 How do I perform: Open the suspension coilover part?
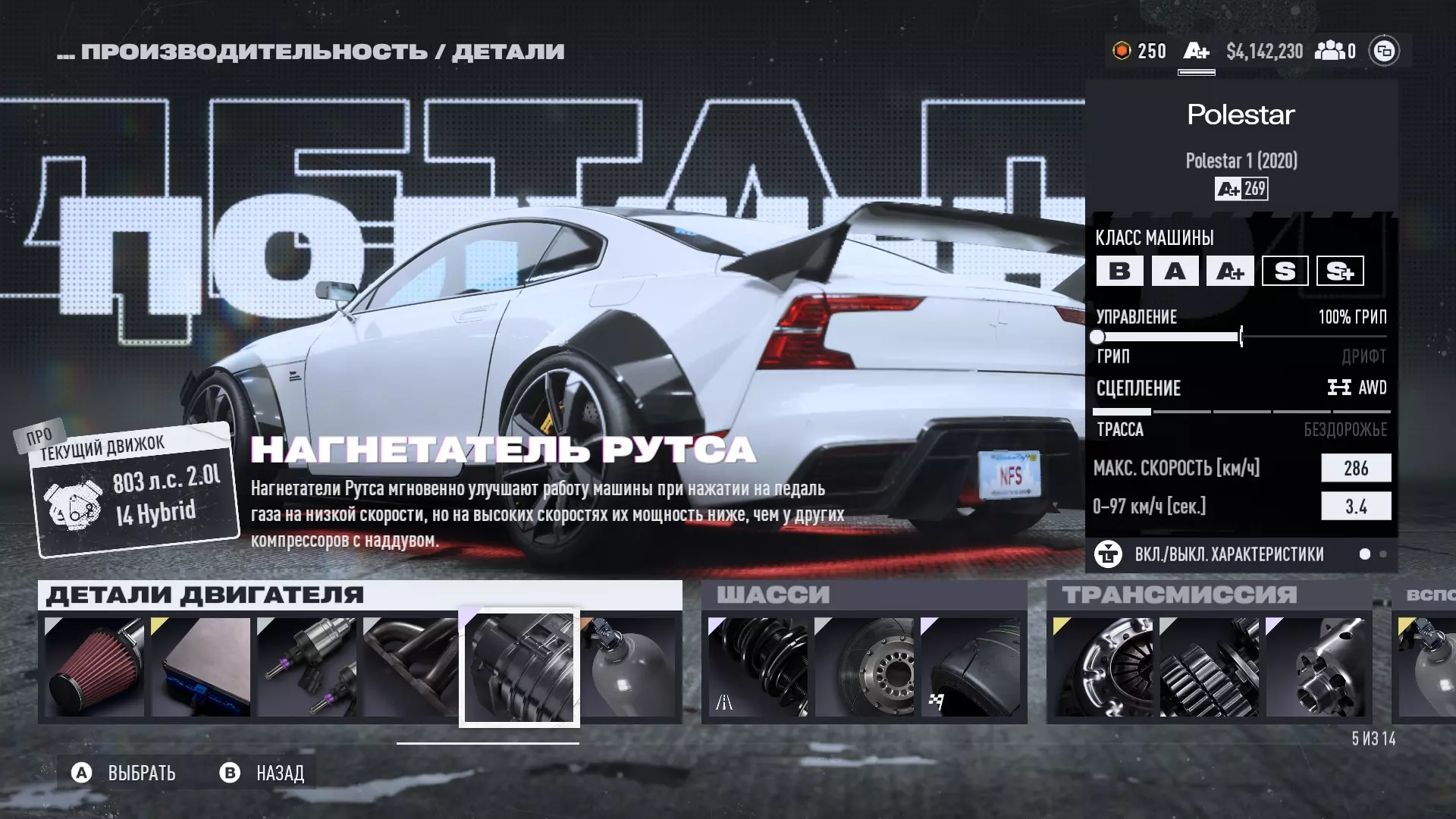(758, 667)
